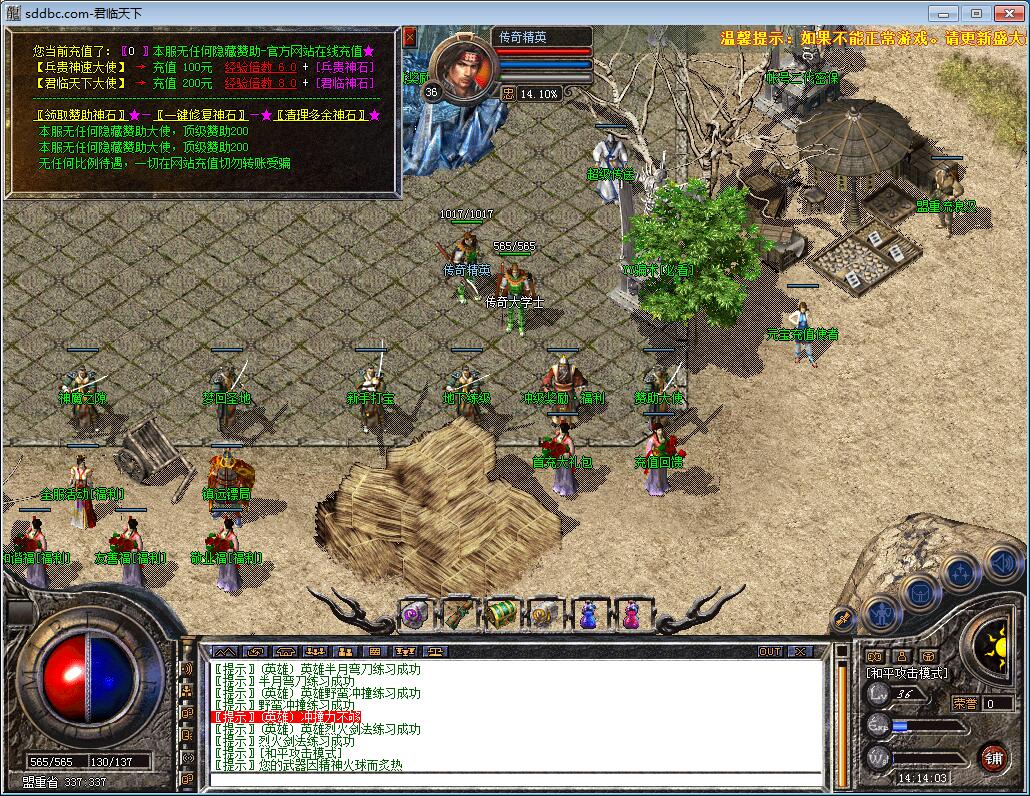1030x796 pixels.
Task: Toggle the 和平攻击模式 attack mode label
Action: coord(907,673)
